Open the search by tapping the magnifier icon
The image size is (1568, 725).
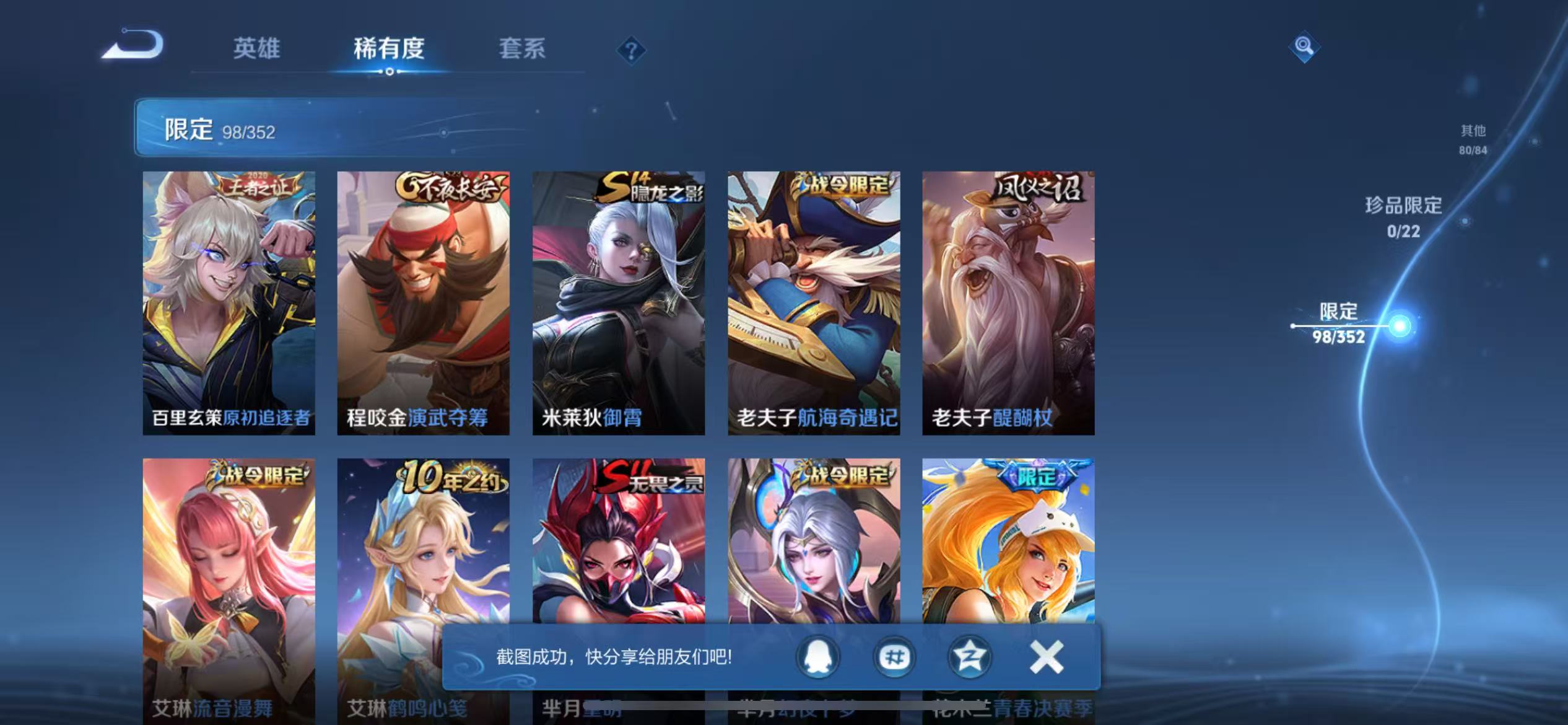tap(1304, 46)
